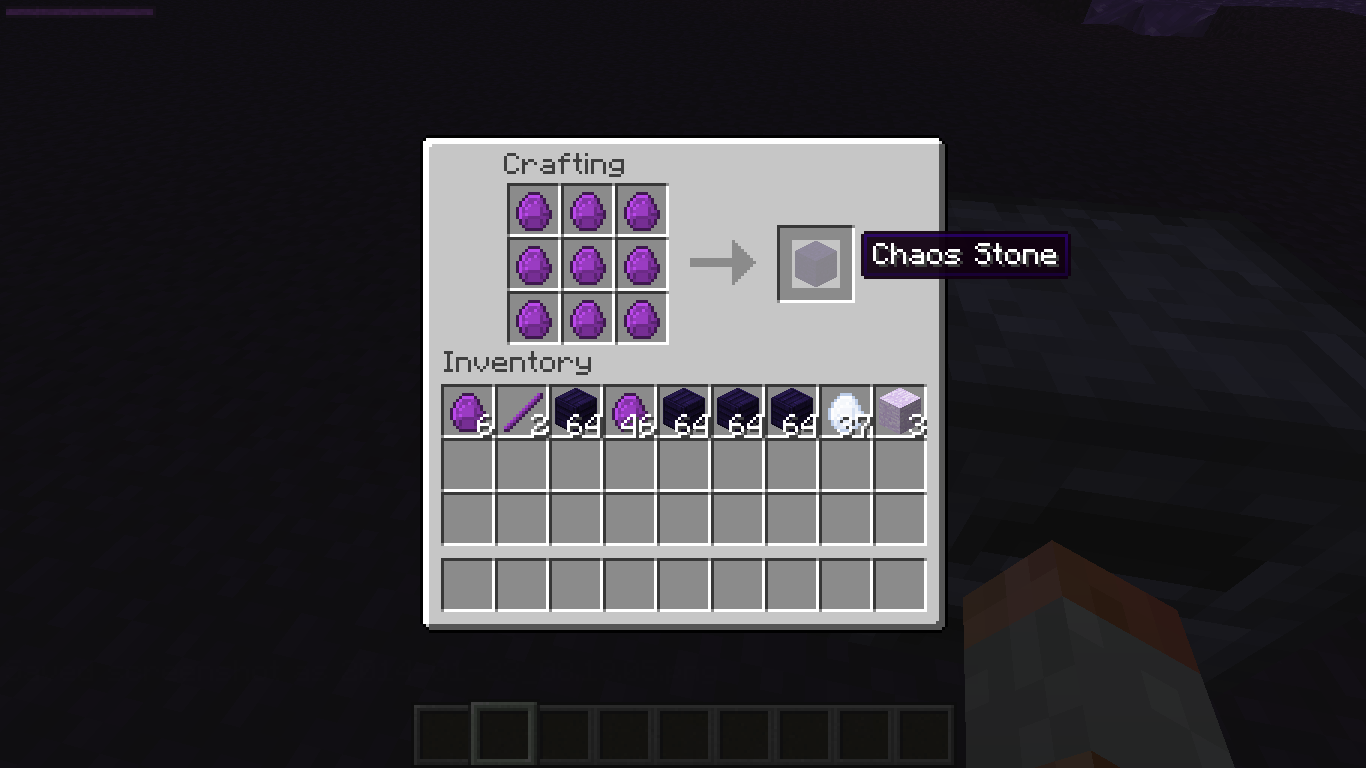Screen dimensions: 1366x768
Task: Select the purple rod stack in the inventory
Action: point(520,410)
